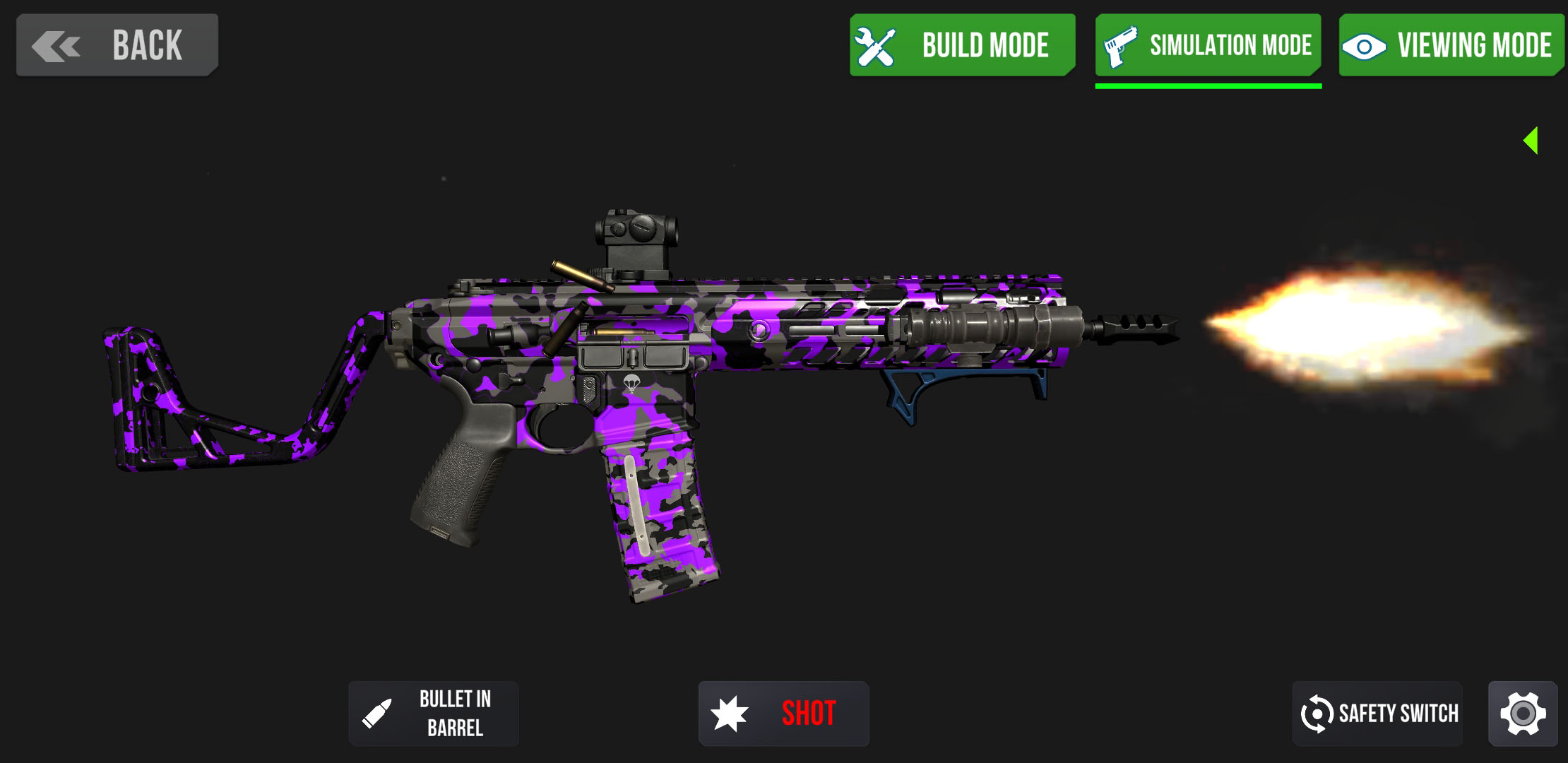Select the active Simulation Mode tab
1568x763 pixels.
point(1208,45)
